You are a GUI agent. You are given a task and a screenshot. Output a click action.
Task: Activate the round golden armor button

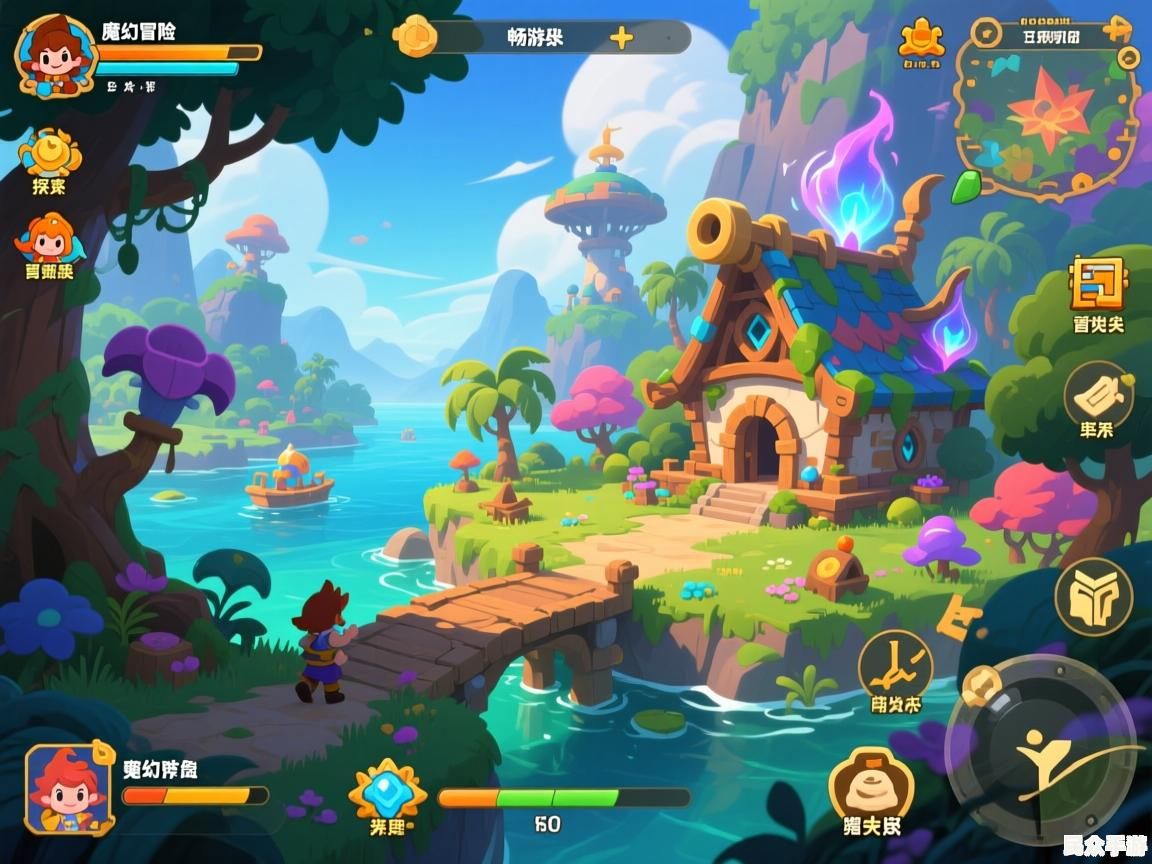click(x=1093, y=597)
